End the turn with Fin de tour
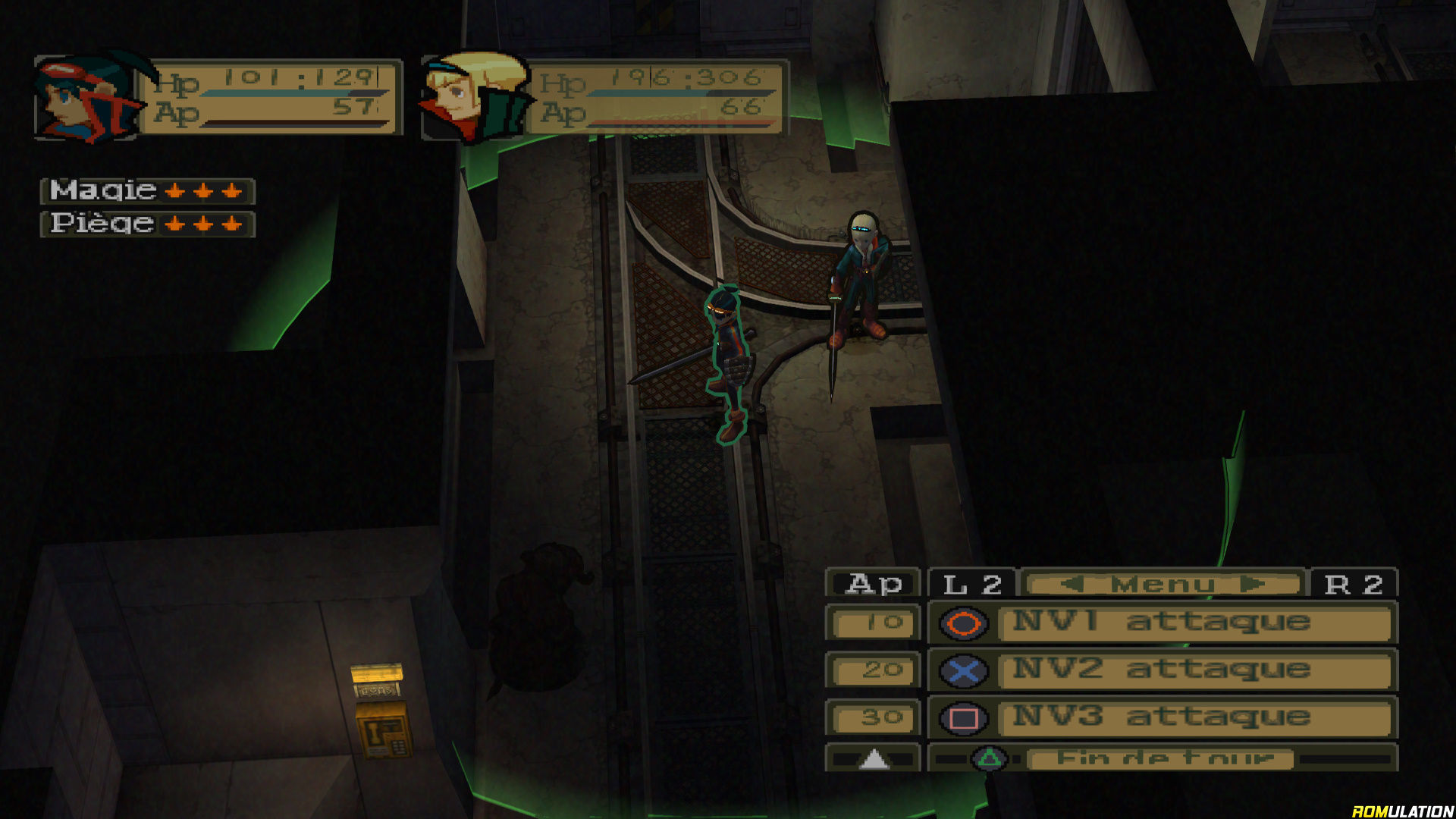The width and height of the screenshot is (1456, 819). pos(1163,758)
